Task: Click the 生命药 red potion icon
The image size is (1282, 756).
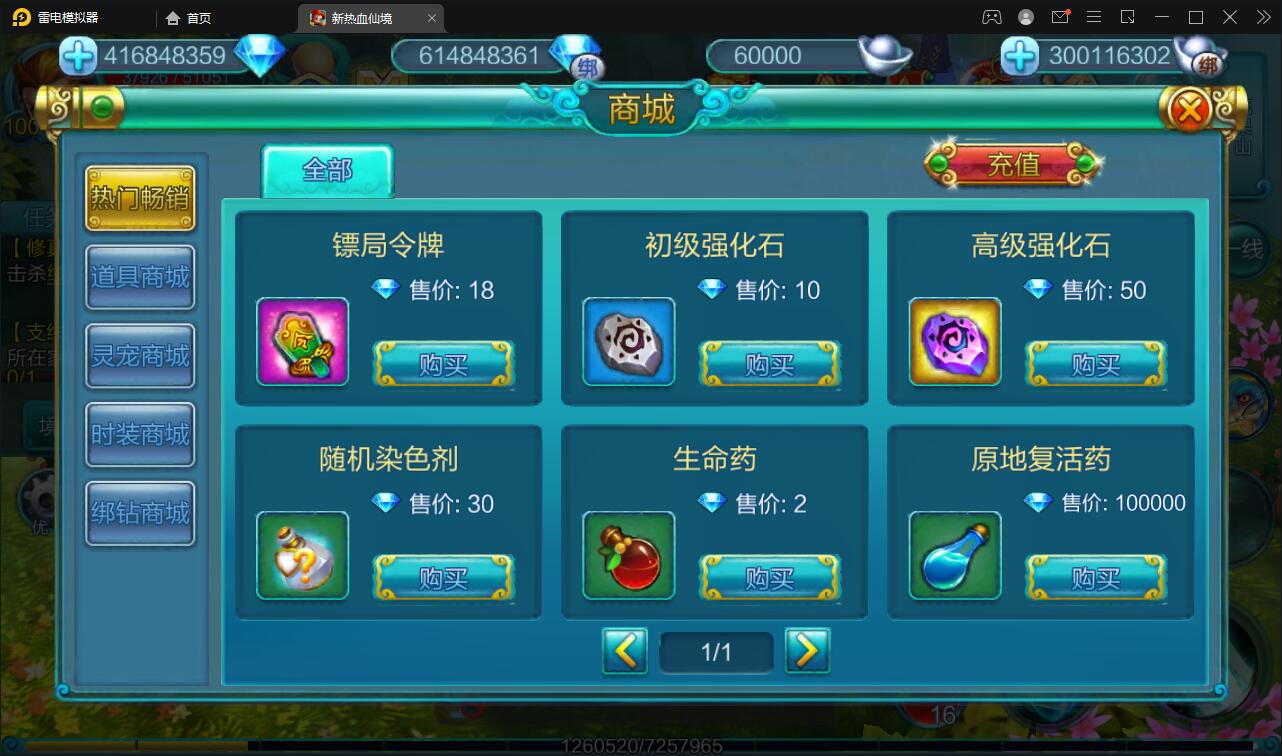Action: [x=628, y=556]
